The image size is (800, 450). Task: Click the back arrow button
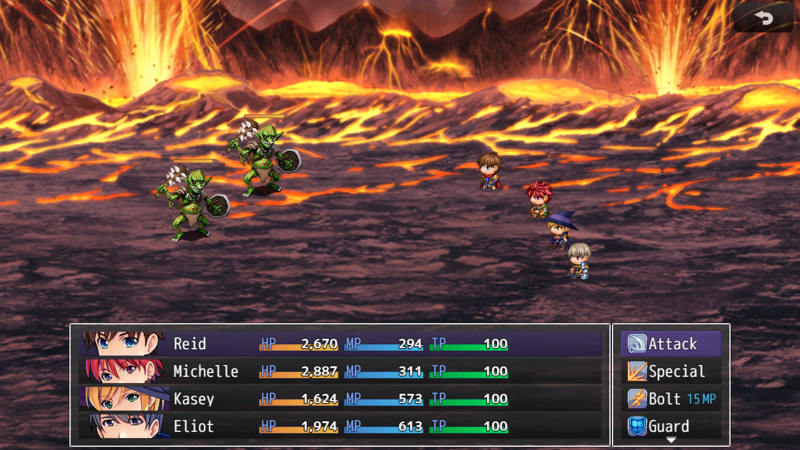click(764, 18)
